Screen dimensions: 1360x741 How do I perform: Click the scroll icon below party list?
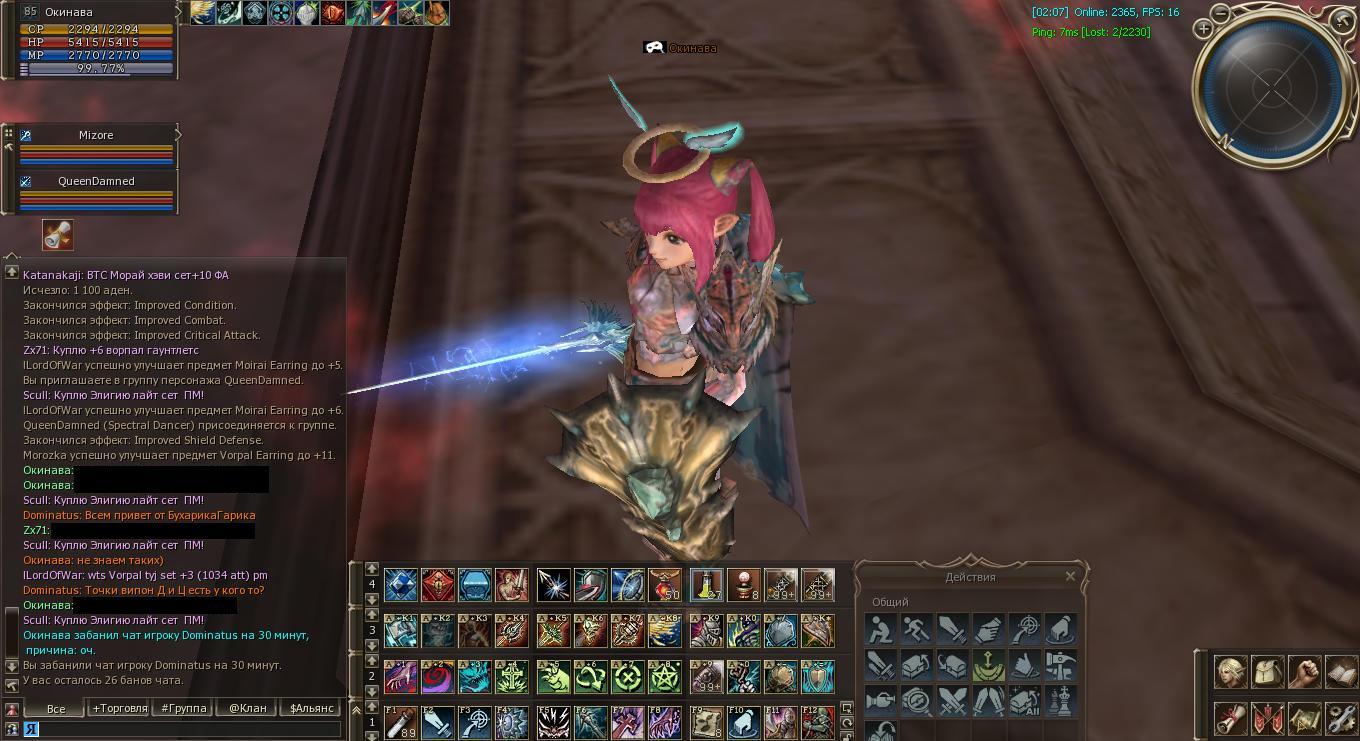pos(58,235)
